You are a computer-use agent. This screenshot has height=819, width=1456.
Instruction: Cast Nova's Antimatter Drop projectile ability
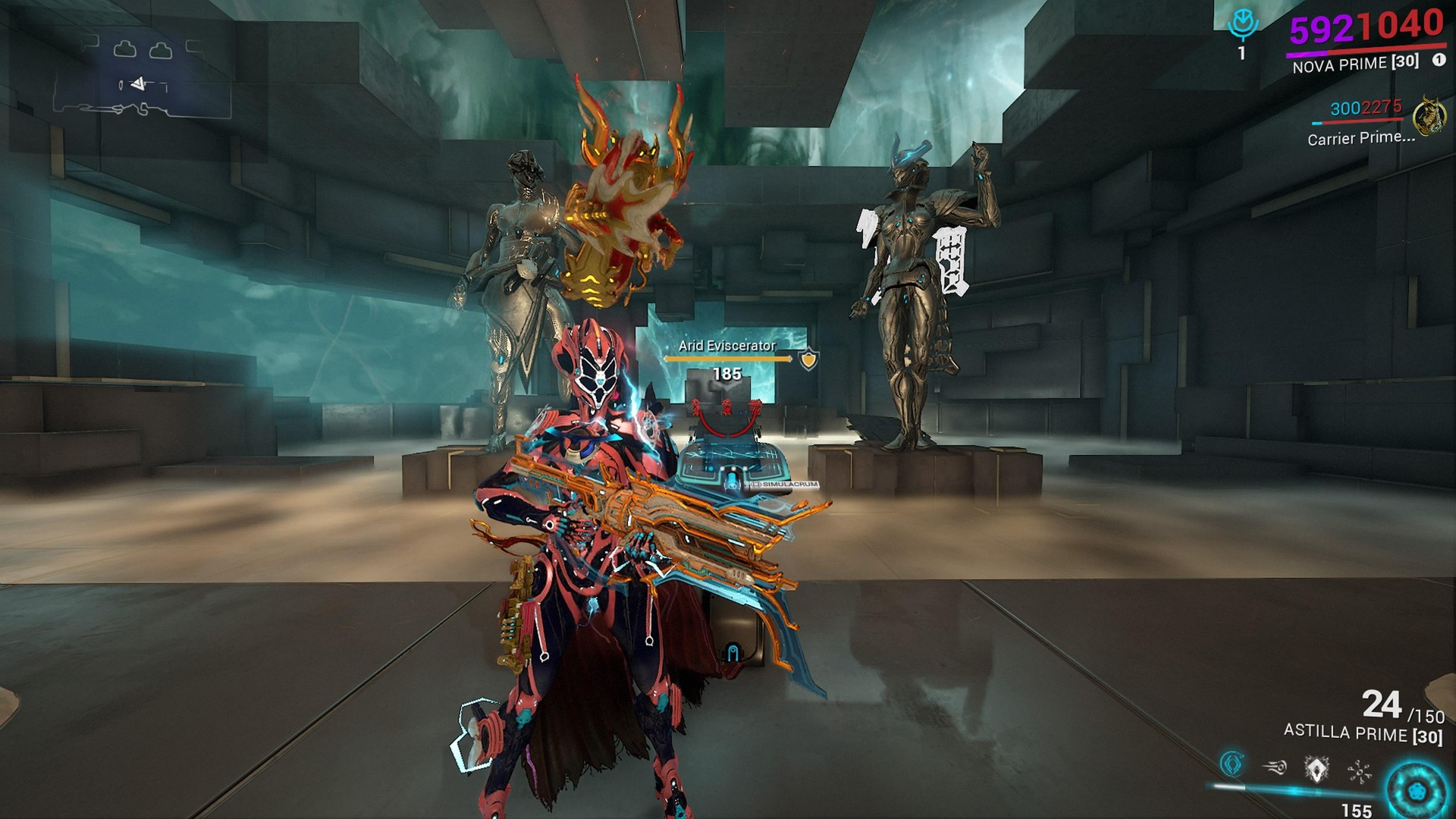coord(1275,767)
